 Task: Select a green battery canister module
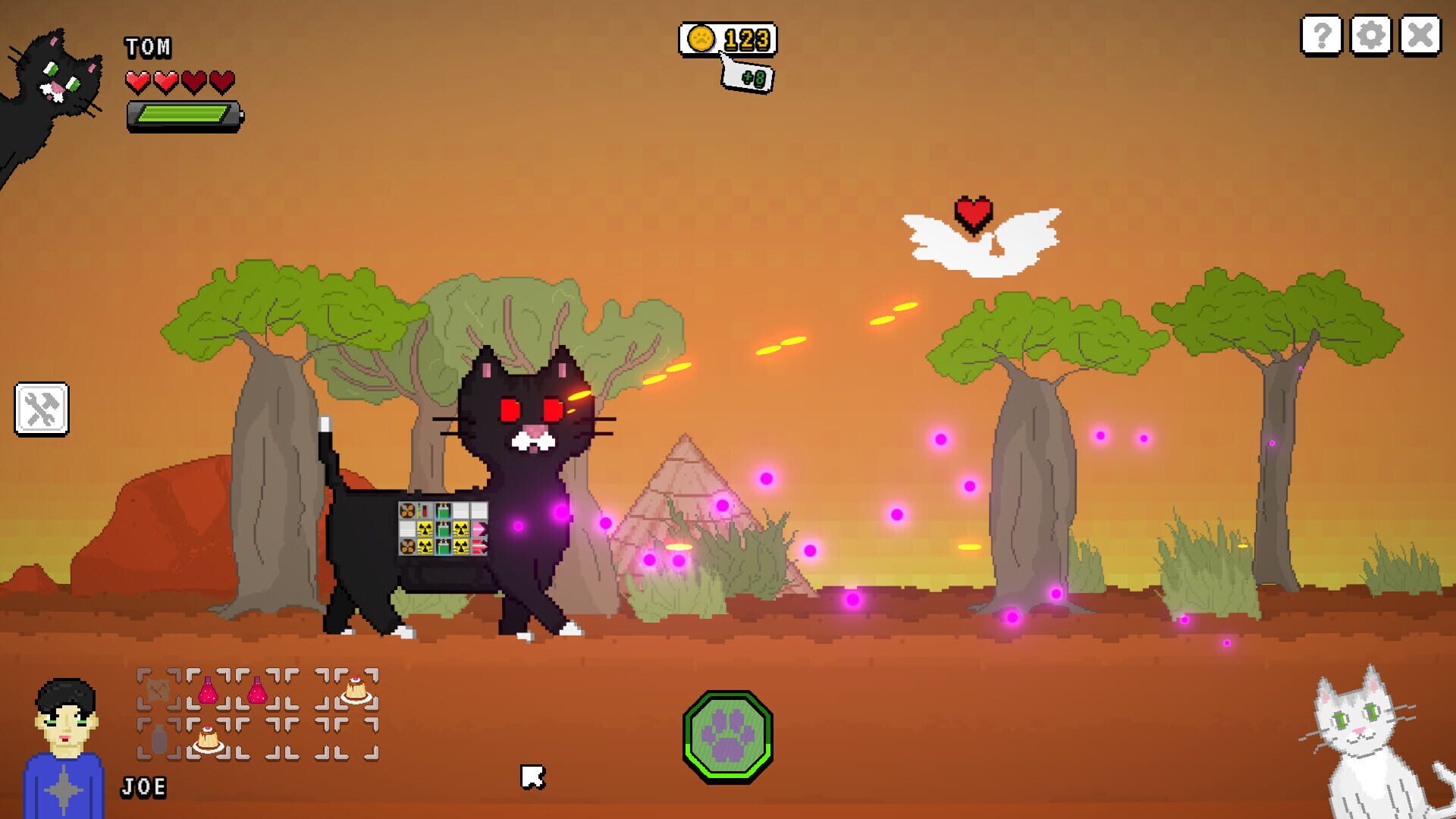click(442, 510)
